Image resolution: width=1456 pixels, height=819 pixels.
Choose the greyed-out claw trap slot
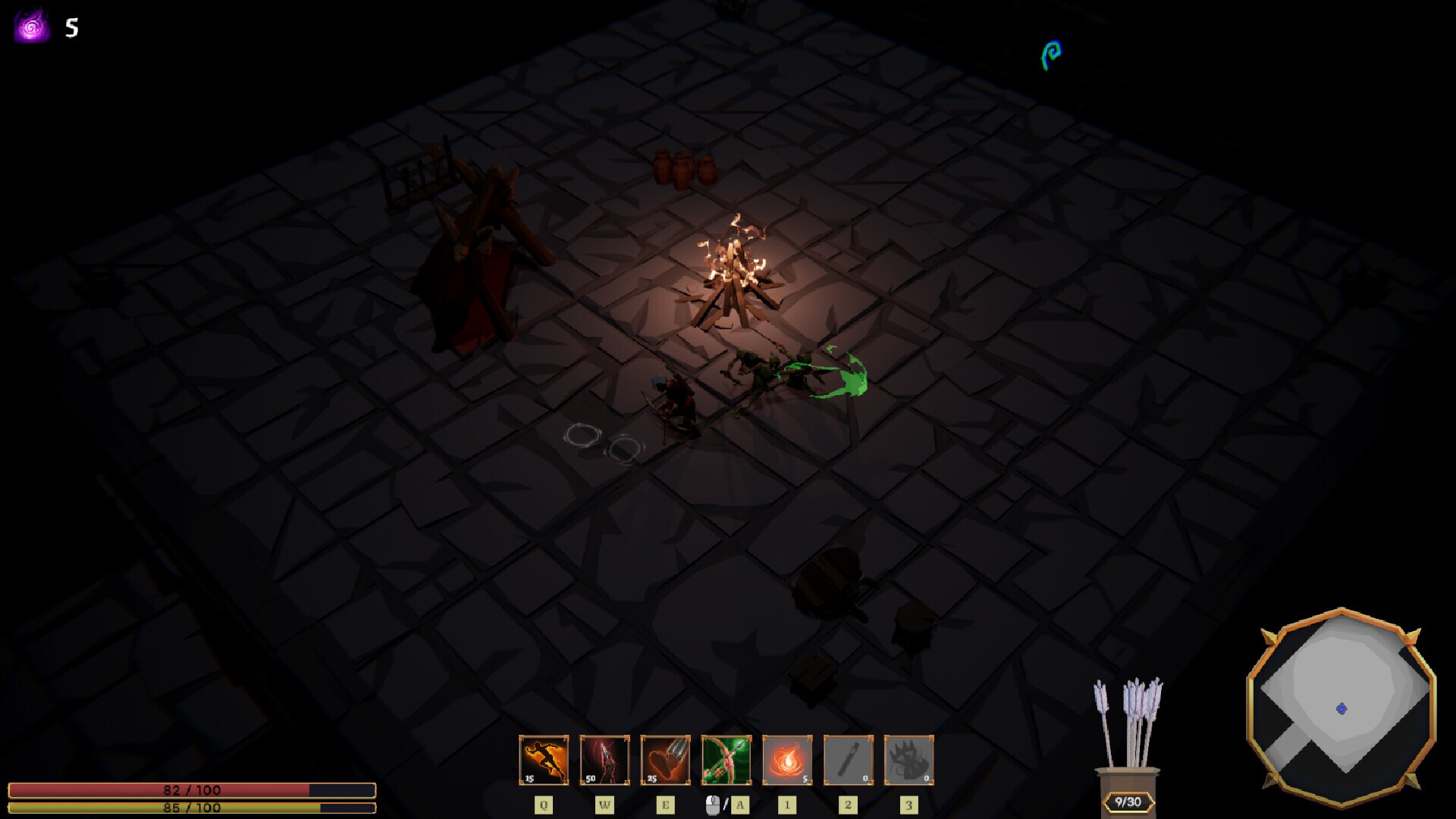(x=908, y=759)
